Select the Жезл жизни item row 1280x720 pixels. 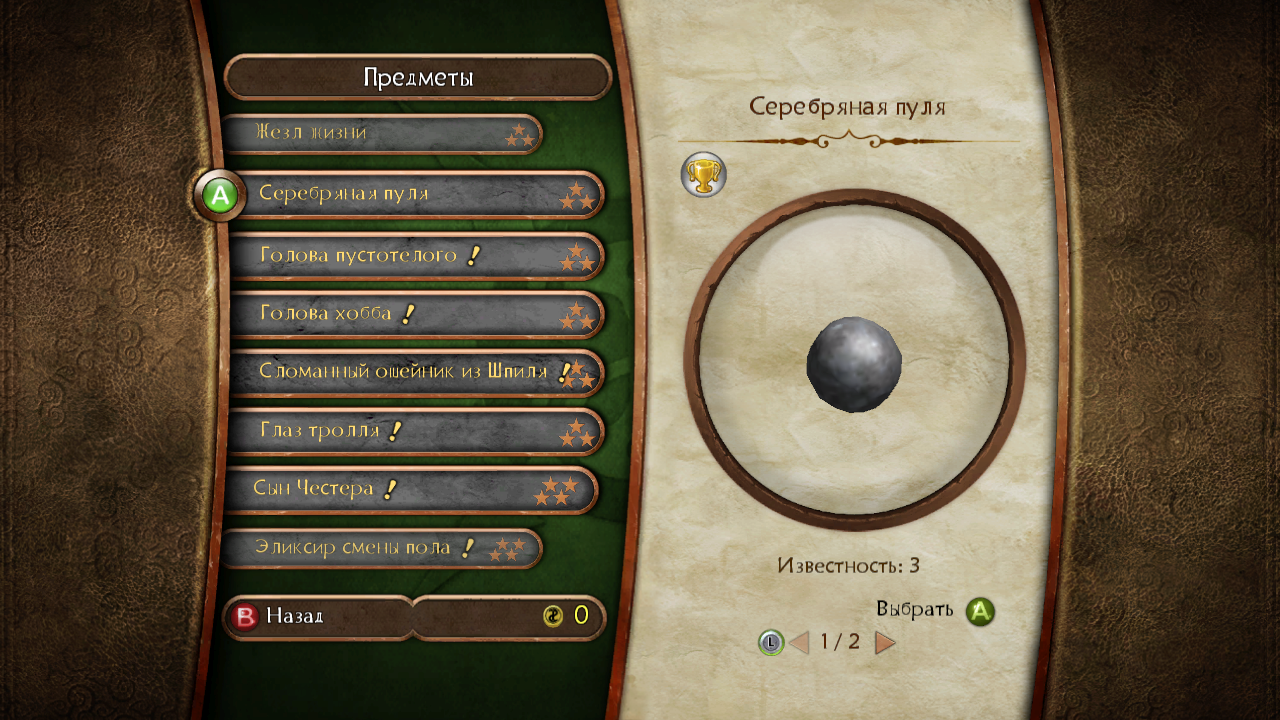tap(380, 134)
